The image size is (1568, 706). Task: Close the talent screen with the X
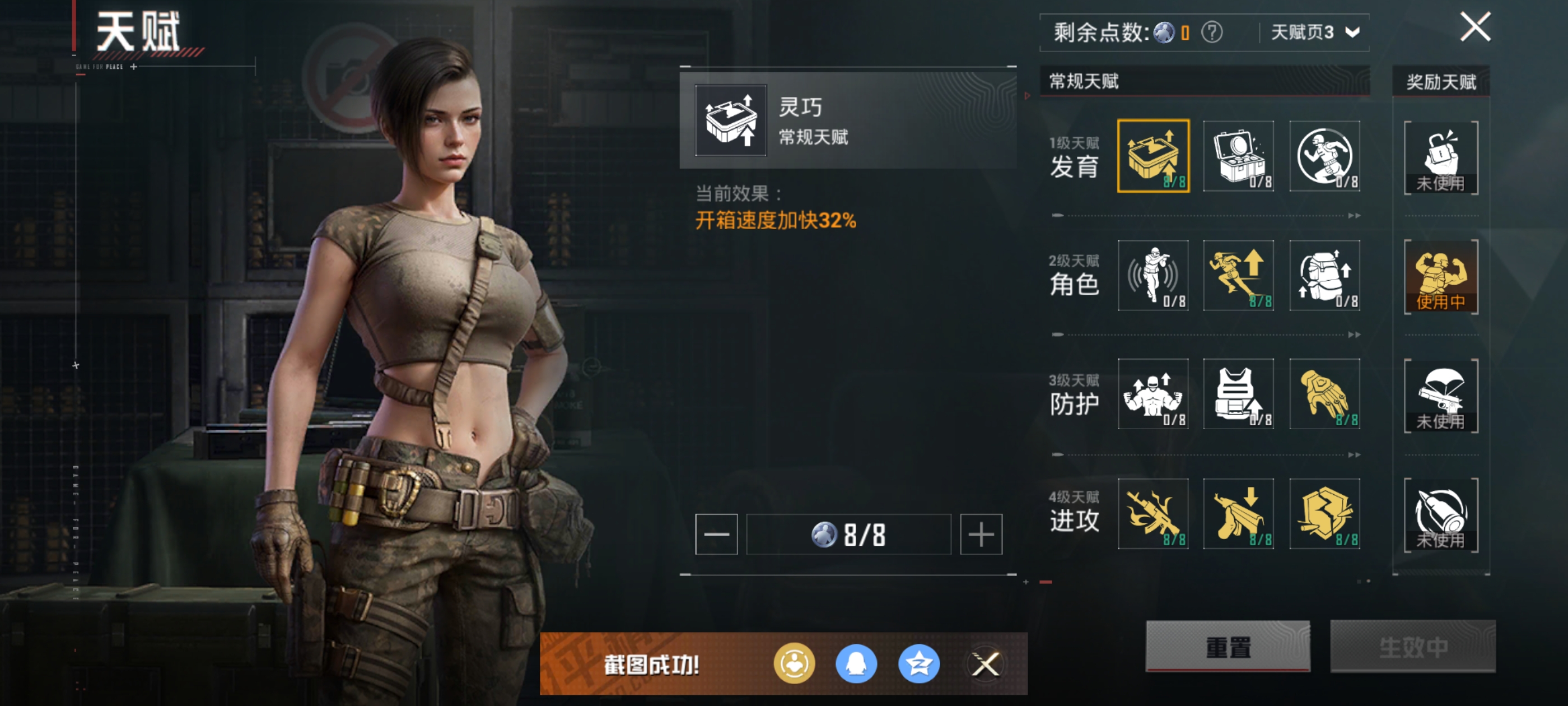[x=1475, y=27]
